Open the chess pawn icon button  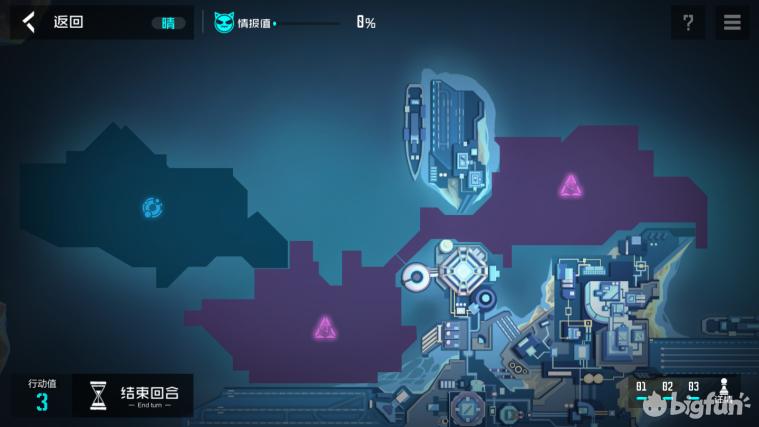pyautogui.click(x=724, y=389)
